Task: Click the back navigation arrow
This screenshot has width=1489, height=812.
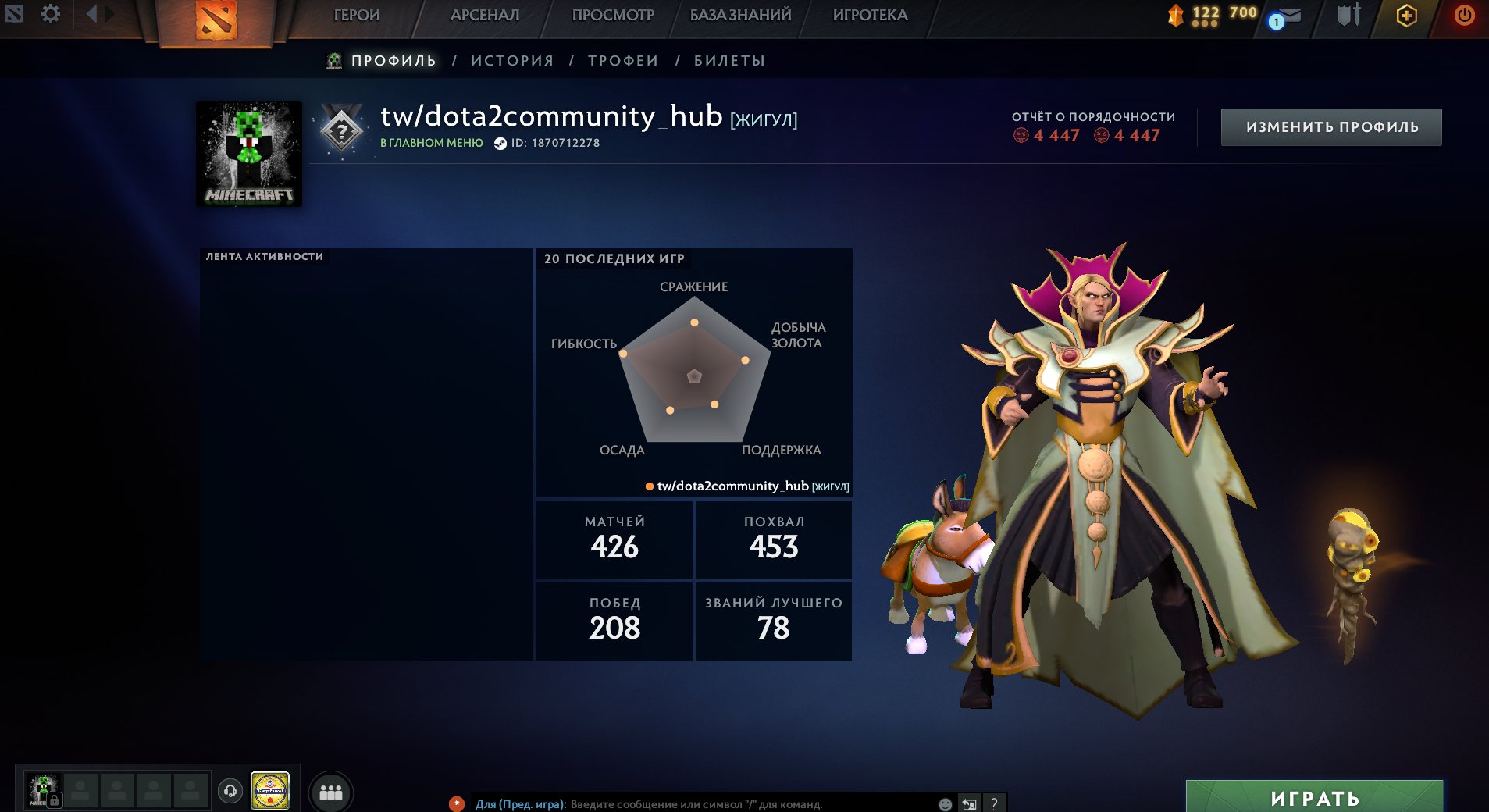Action: pyautogui.click(x=91, y=15)
